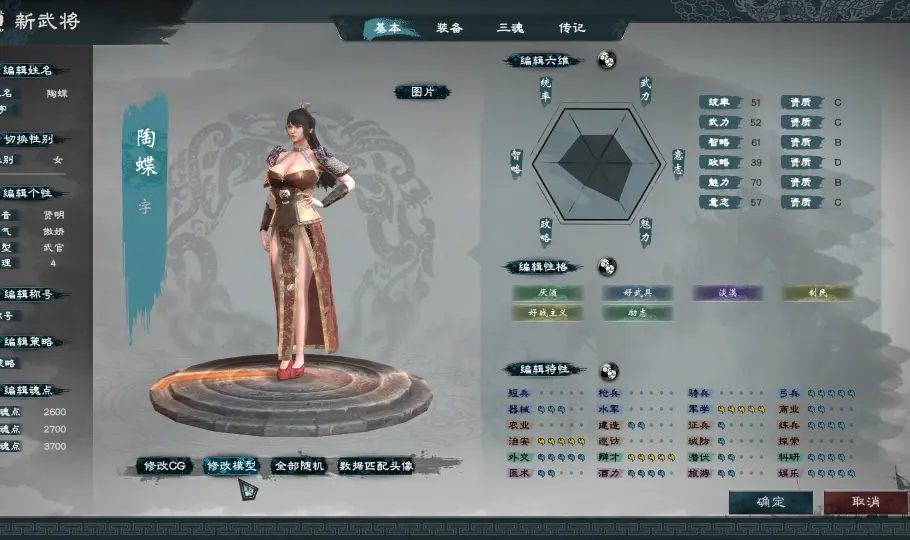Screen dimensions: 910x540
Task: Click the 修改CG button
Action: 165,465
